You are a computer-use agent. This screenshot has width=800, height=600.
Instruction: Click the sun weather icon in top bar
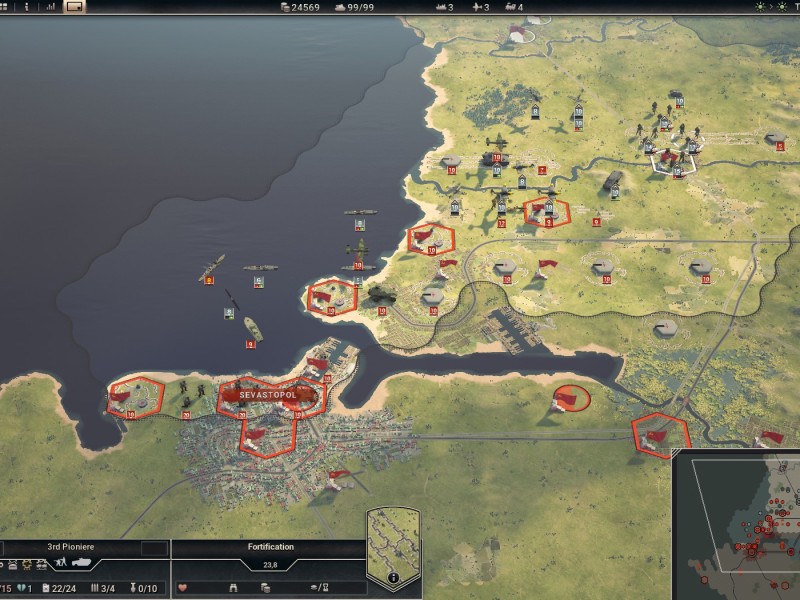(x=759, y=7)
